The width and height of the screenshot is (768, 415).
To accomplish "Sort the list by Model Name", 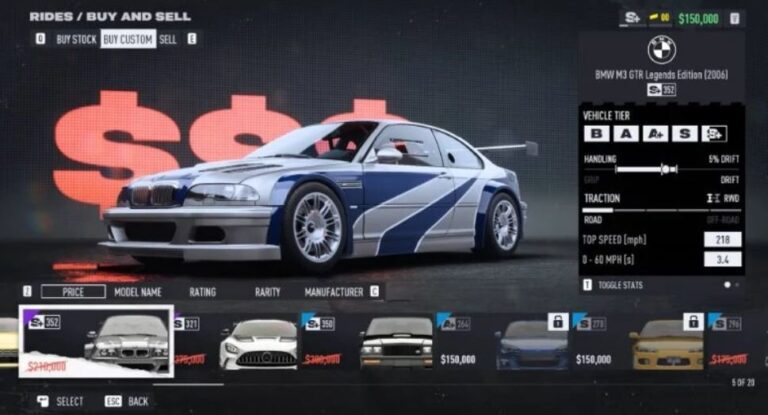I will point(138,292).
